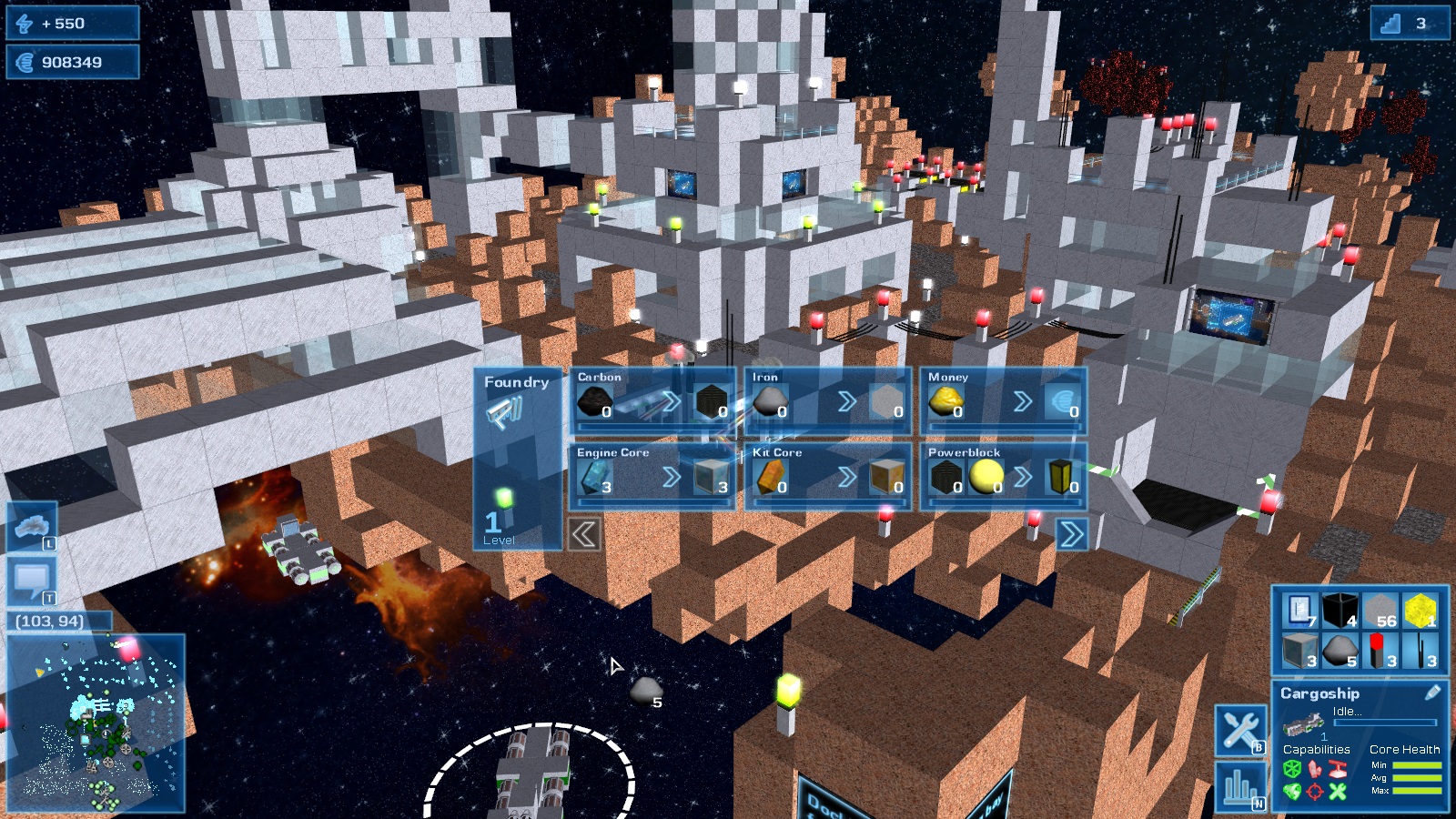Go to previous foundry recipe page
This screenshot has width=1456, height=819.
click(x=584, y=534)
